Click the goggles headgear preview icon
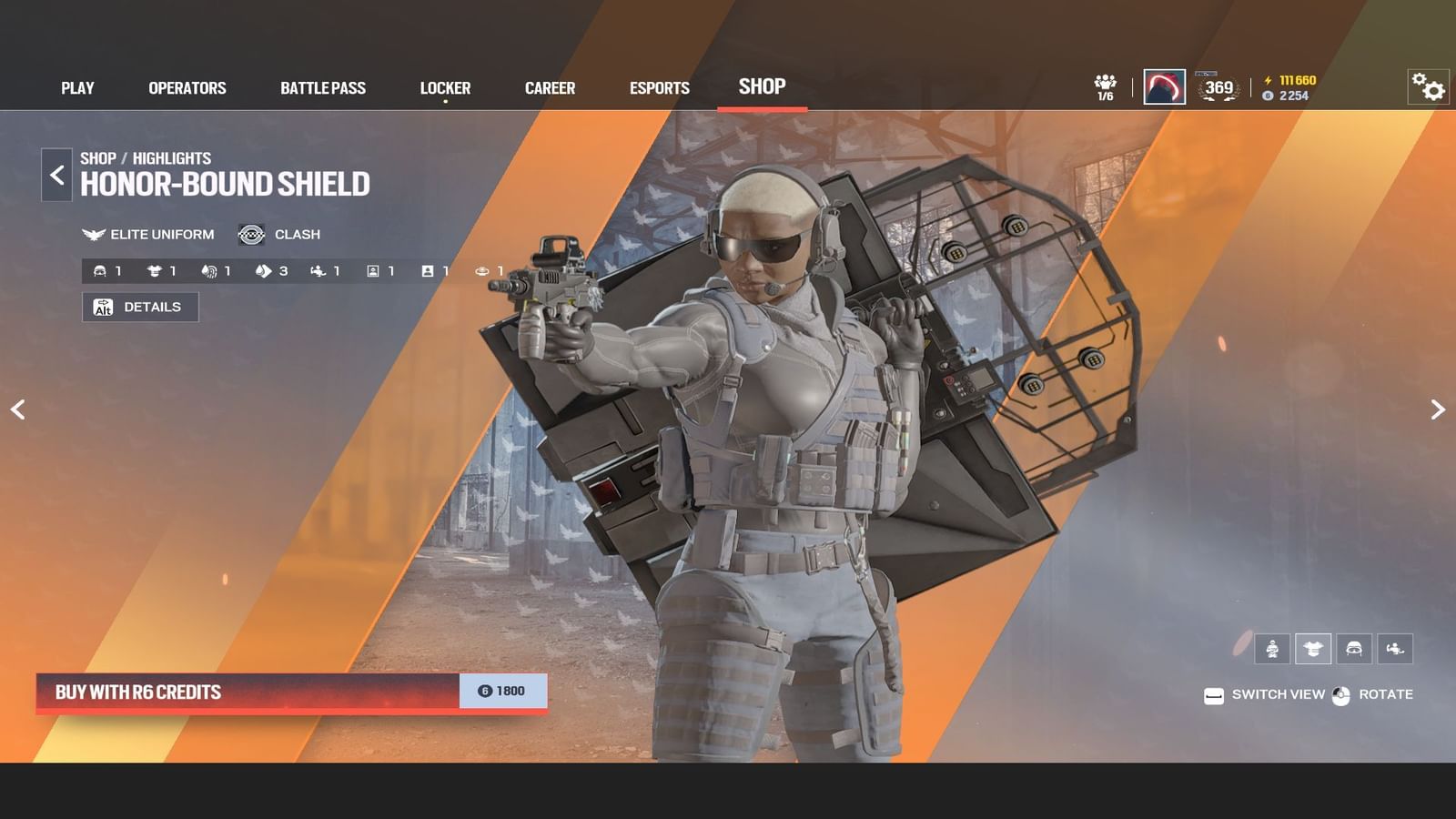The image size is (1456, 819). click(1355, 649)
